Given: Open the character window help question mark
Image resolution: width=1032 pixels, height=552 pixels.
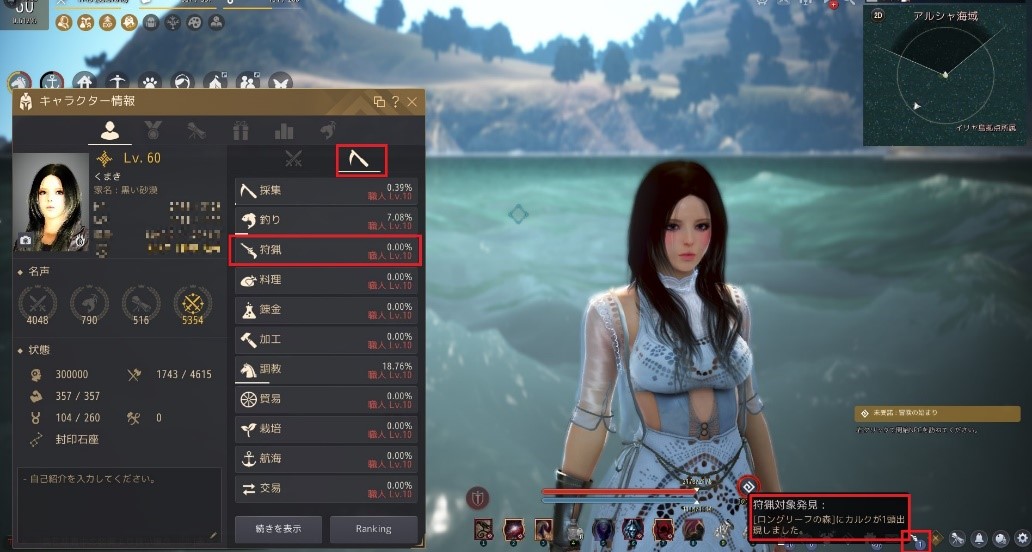Looking at the screenshot, I should (396, 102).
